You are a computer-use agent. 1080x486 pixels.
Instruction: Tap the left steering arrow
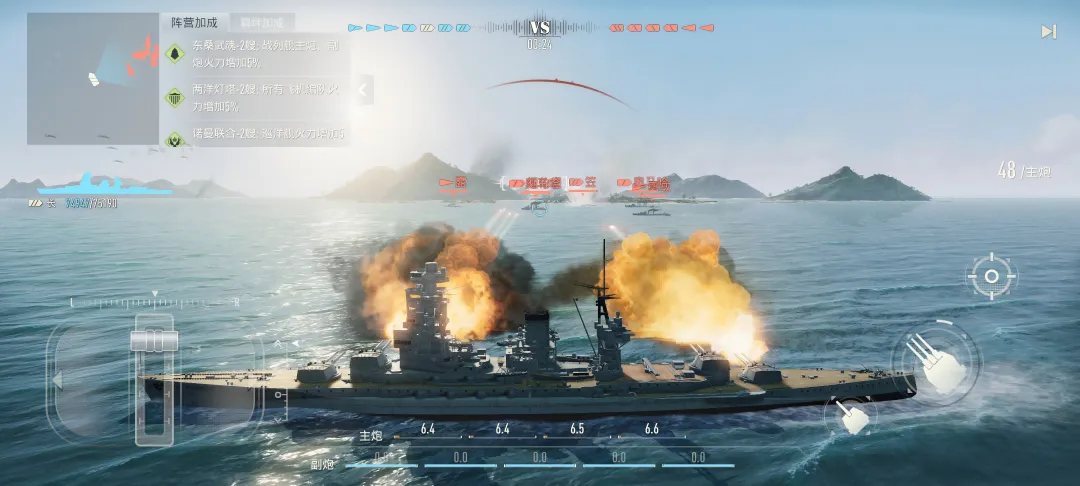[x=58, y=380]
